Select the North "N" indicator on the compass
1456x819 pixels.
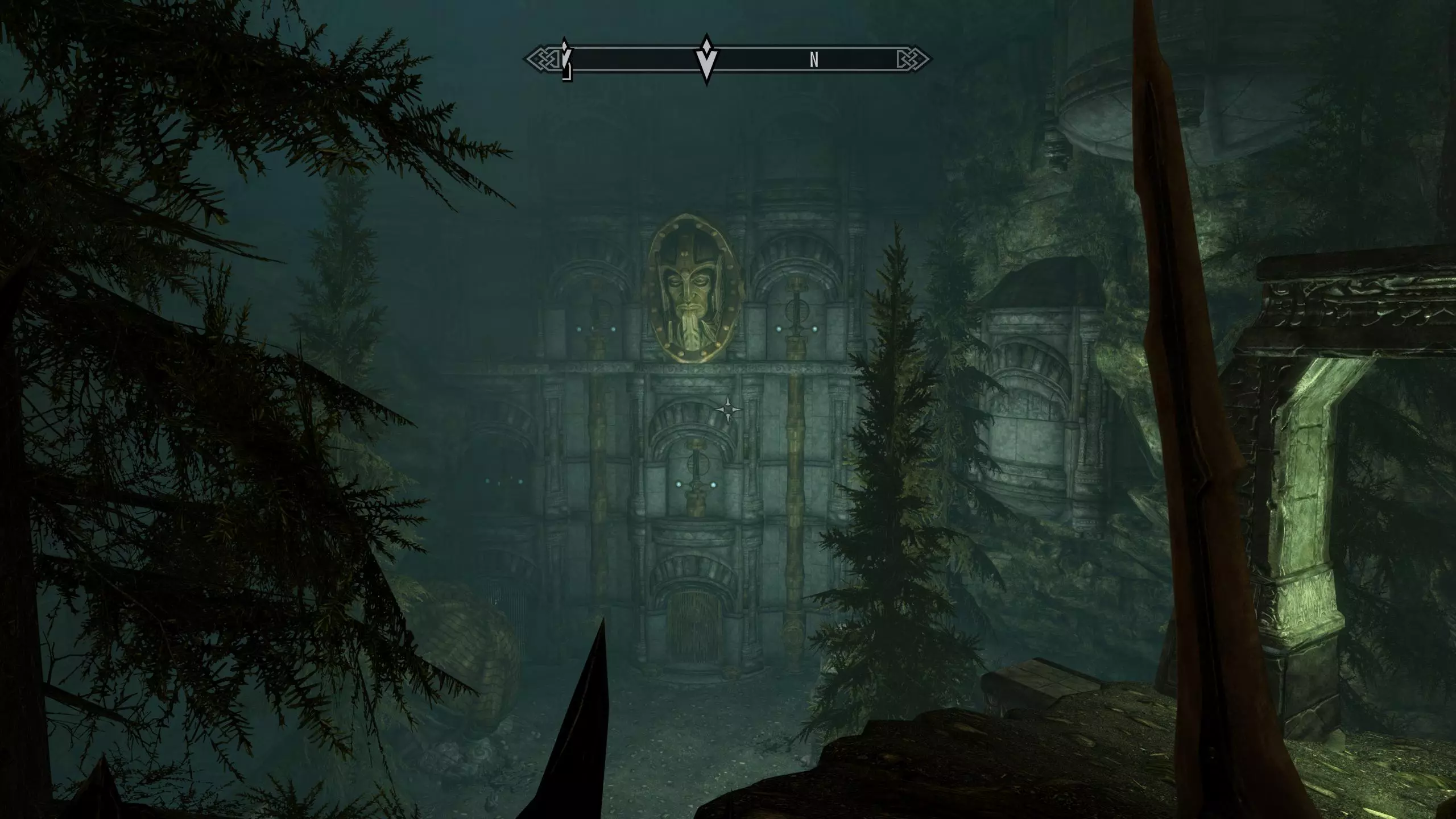814,60
